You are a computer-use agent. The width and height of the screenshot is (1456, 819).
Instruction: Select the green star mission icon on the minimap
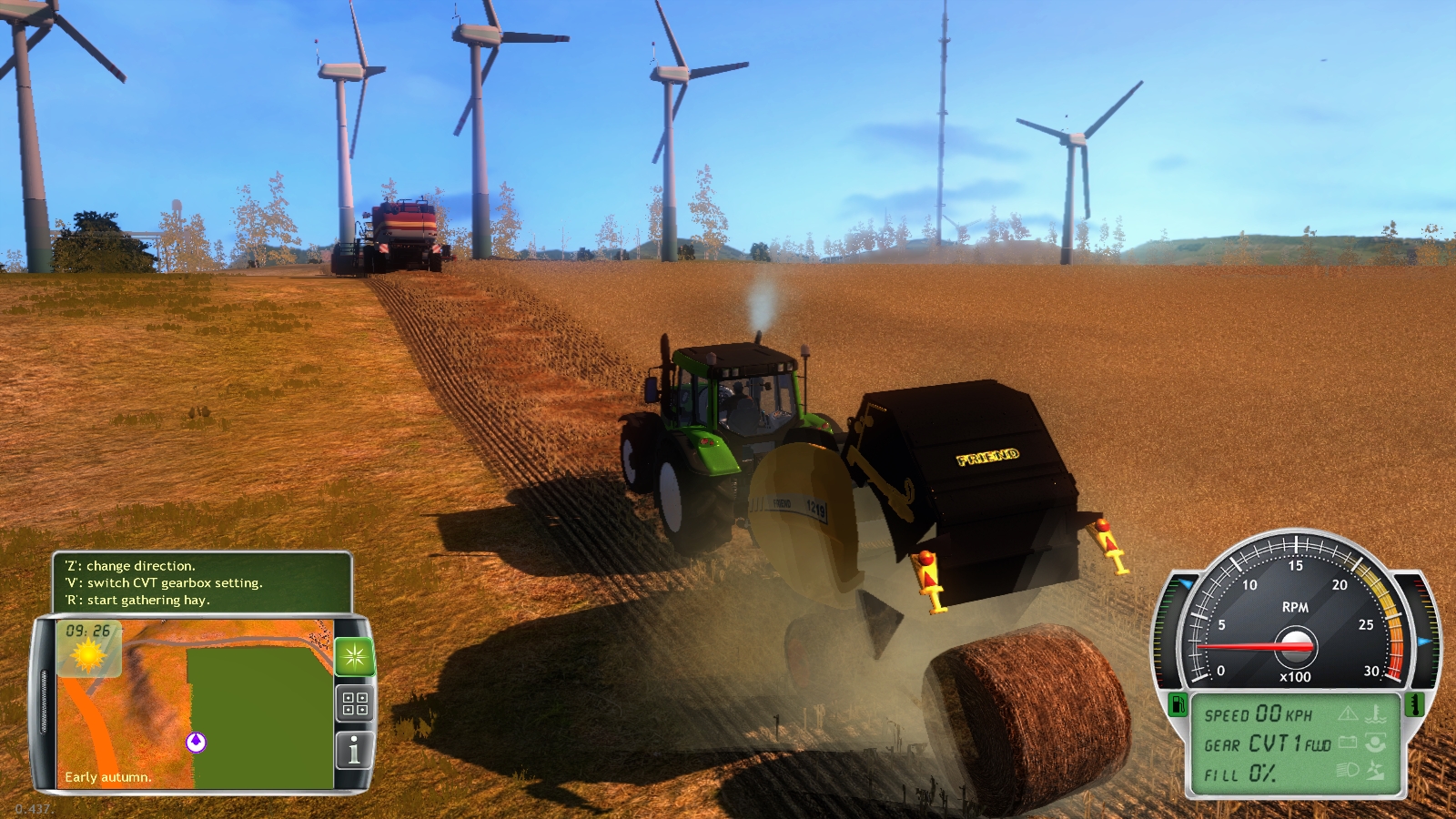pos(354,654)
